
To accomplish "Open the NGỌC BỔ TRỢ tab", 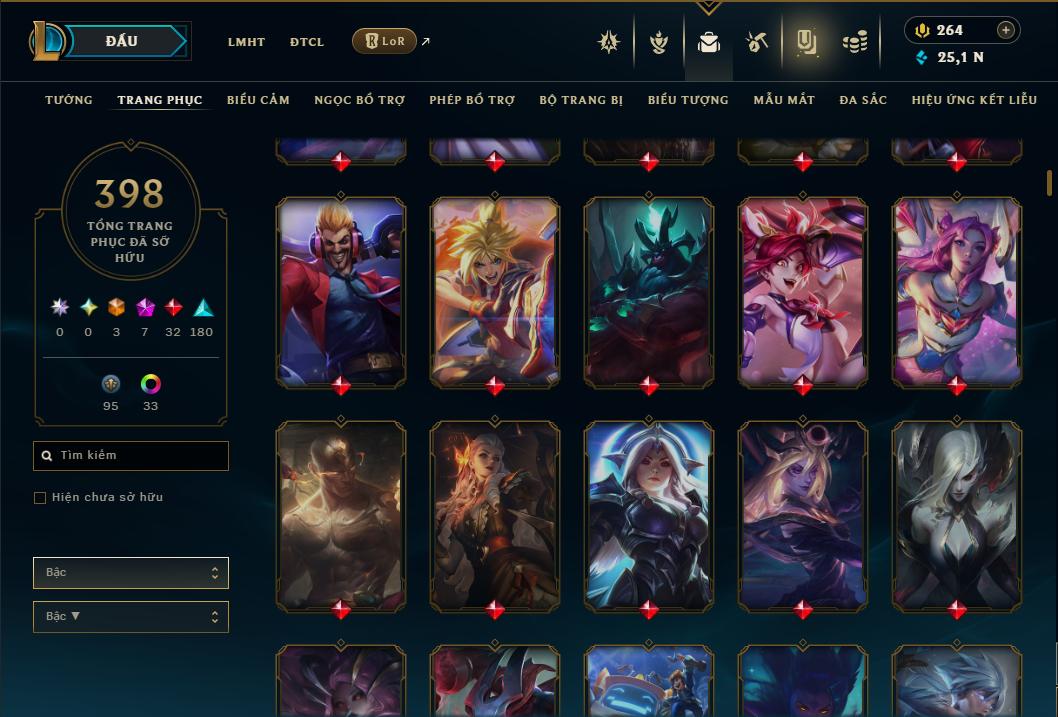I will (360, 100).
